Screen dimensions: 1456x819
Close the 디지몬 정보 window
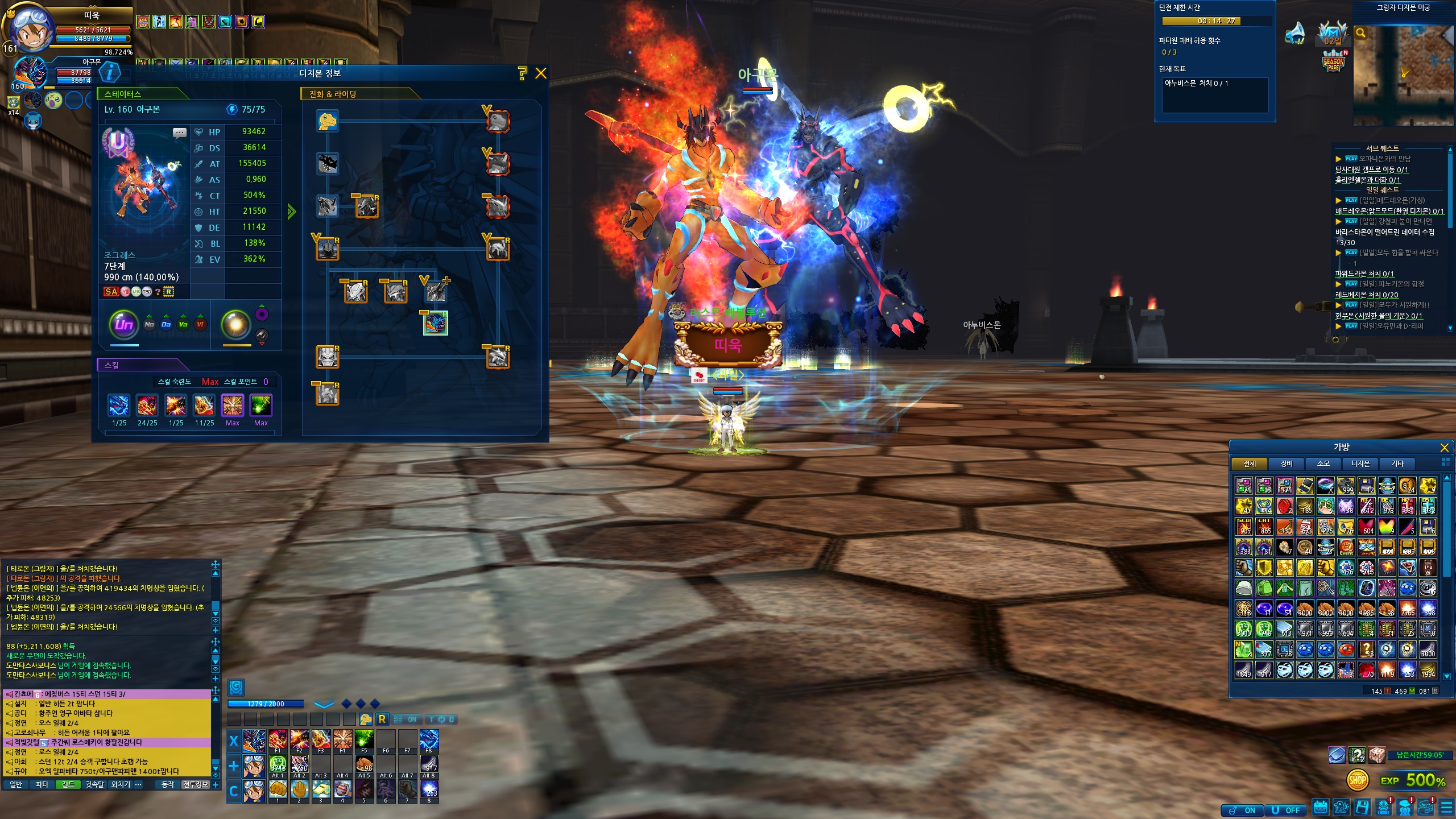[541, 73]
